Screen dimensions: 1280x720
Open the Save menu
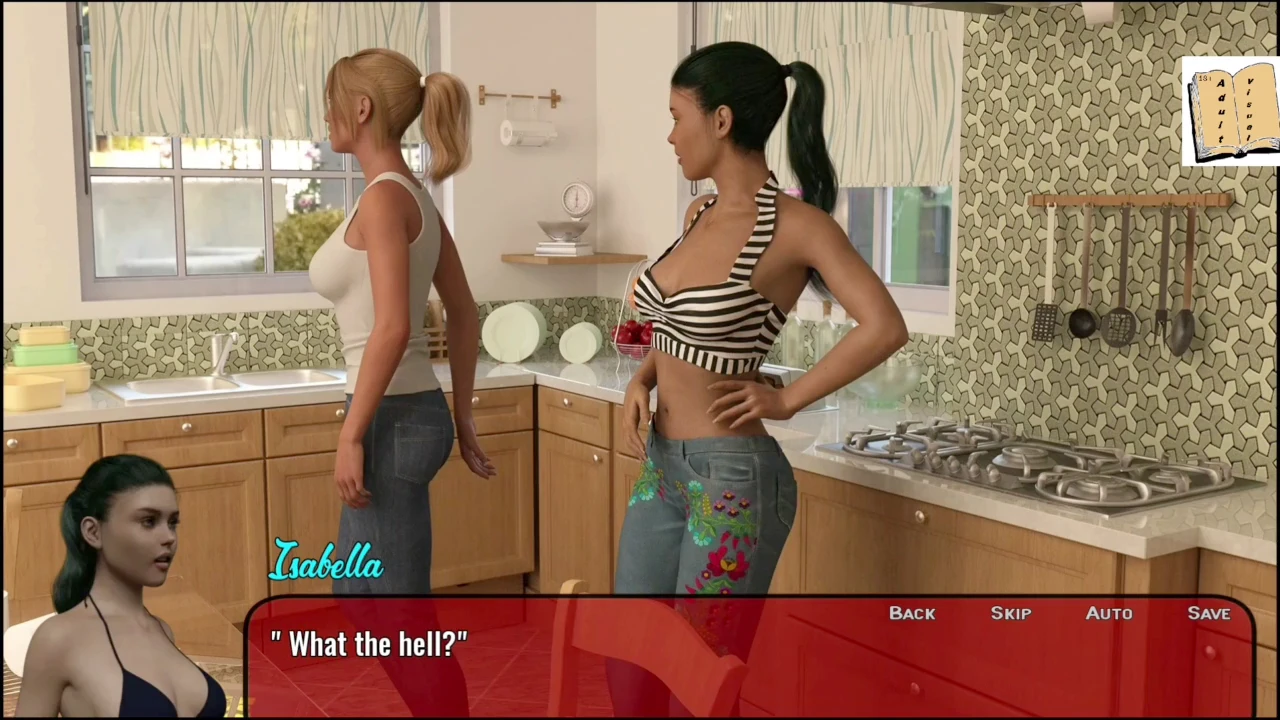(1208, 613)
